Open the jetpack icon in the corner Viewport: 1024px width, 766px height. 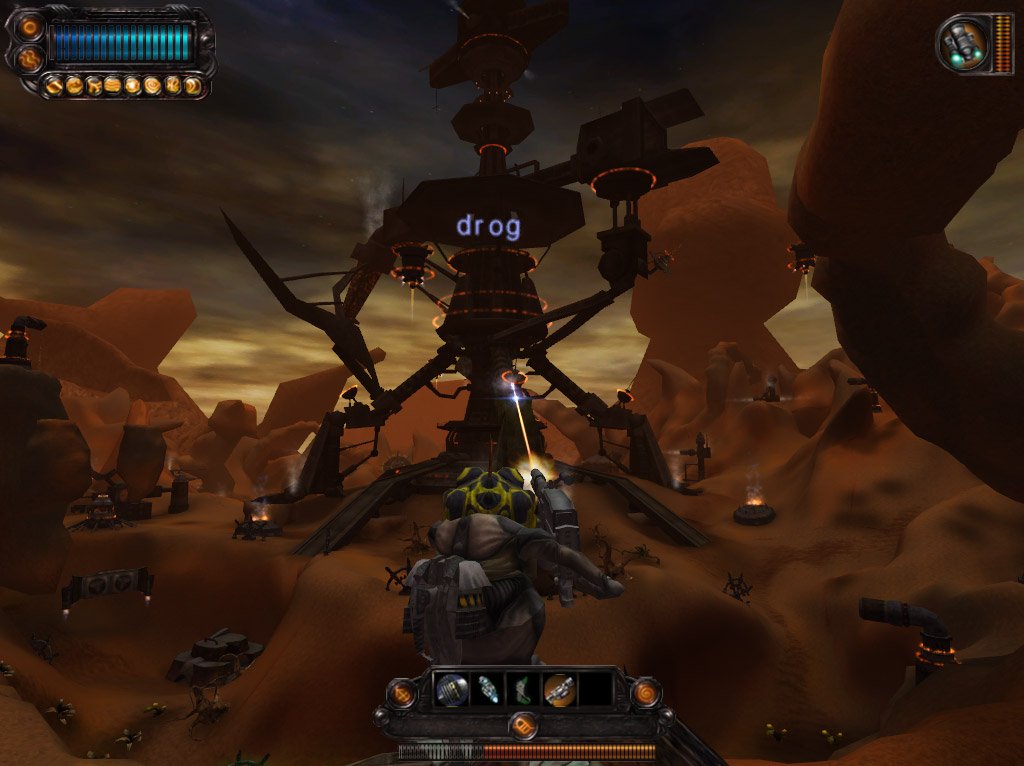click(x=963, y=43)
